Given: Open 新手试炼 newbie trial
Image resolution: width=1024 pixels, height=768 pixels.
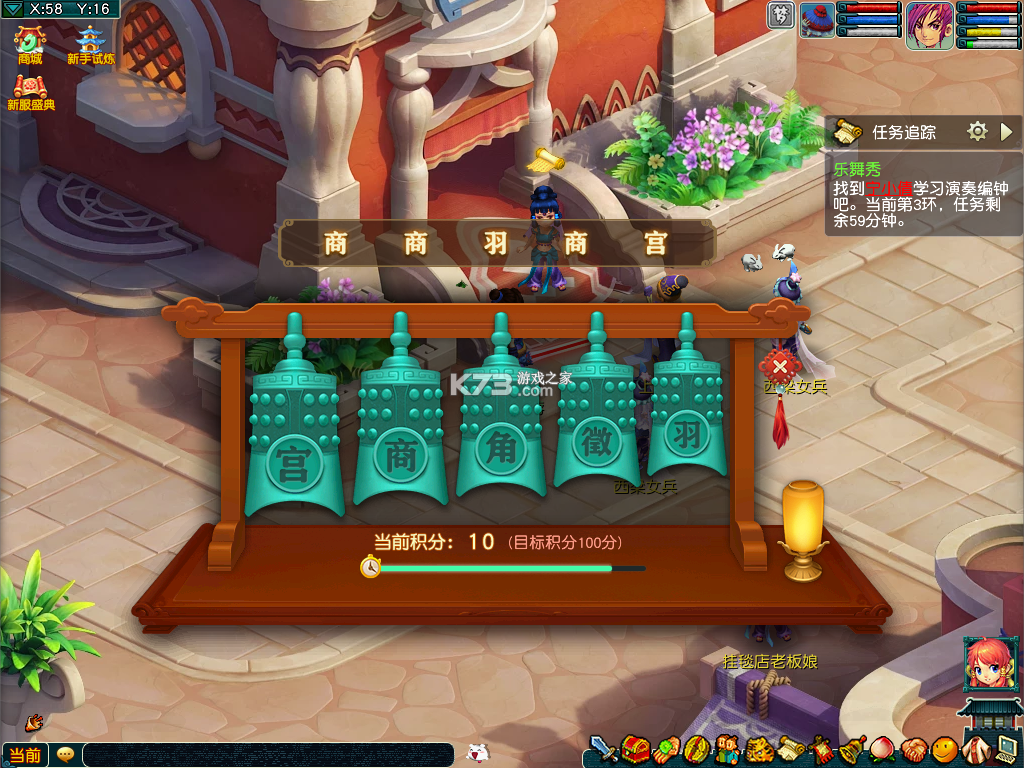Looking at the screenshot, I should (x=88, y=44).
